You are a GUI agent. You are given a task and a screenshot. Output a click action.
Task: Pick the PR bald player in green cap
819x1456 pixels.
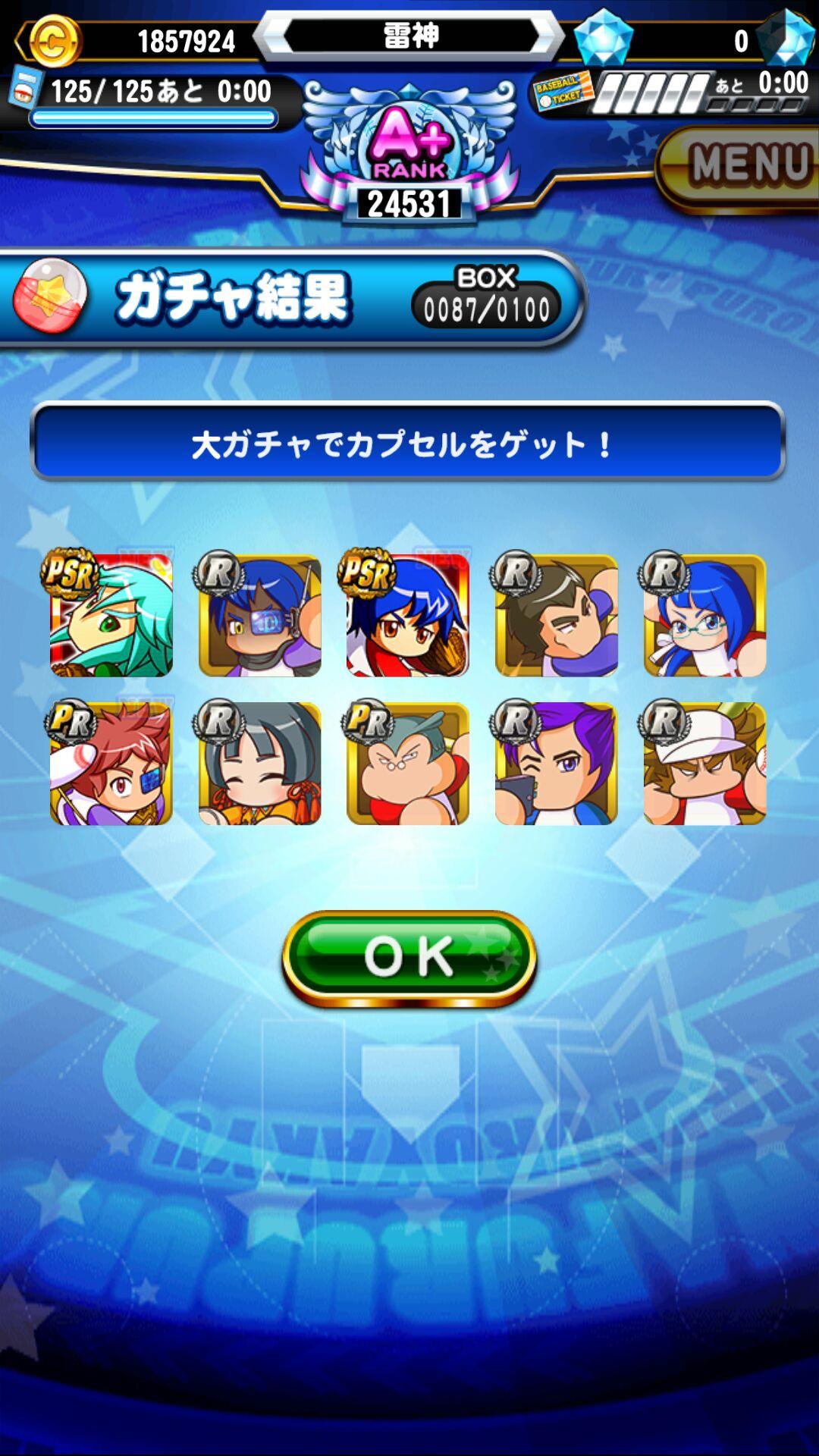[408, 764]
